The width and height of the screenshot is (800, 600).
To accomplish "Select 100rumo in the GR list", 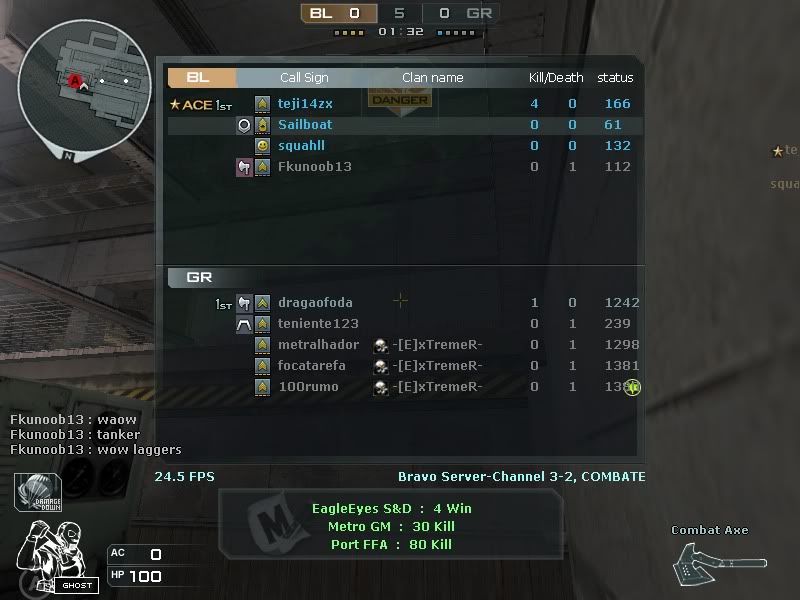I will (x=308, y=387).
